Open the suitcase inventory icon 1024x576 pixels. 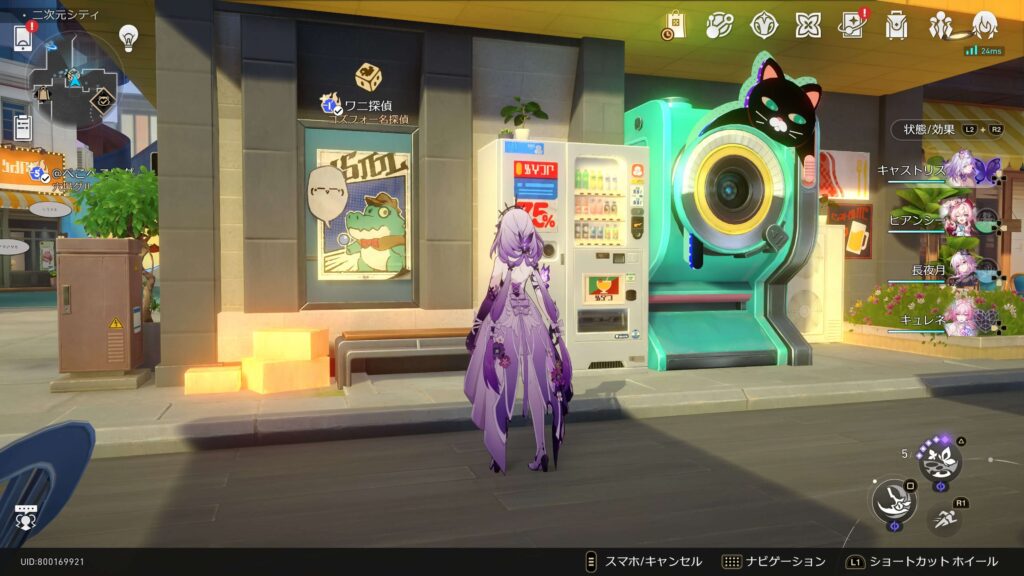click(x=896, y=25)
